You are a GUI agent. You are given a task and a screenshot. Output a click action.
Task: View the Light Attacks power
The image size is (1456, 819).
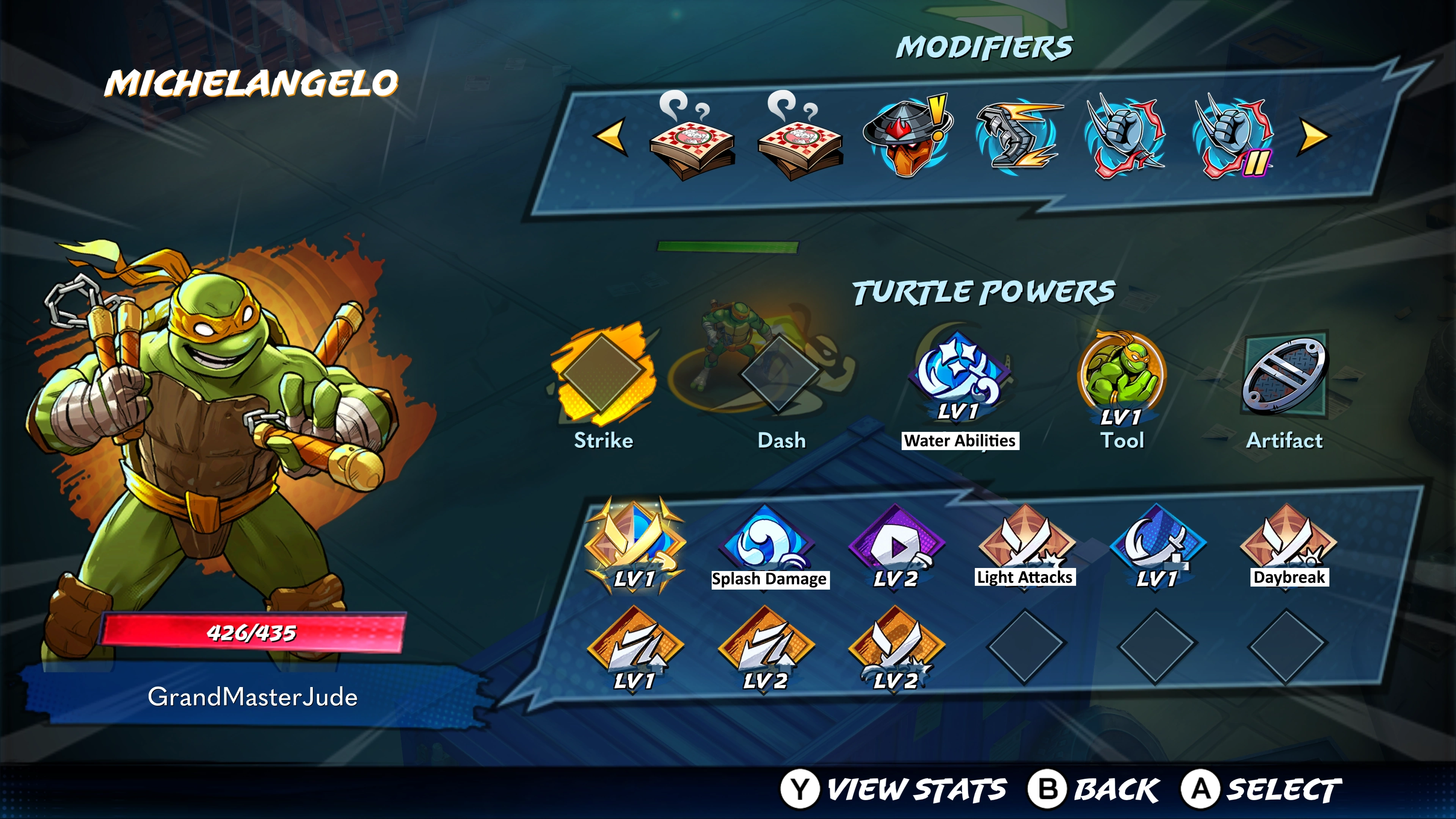coord(1025,543)
